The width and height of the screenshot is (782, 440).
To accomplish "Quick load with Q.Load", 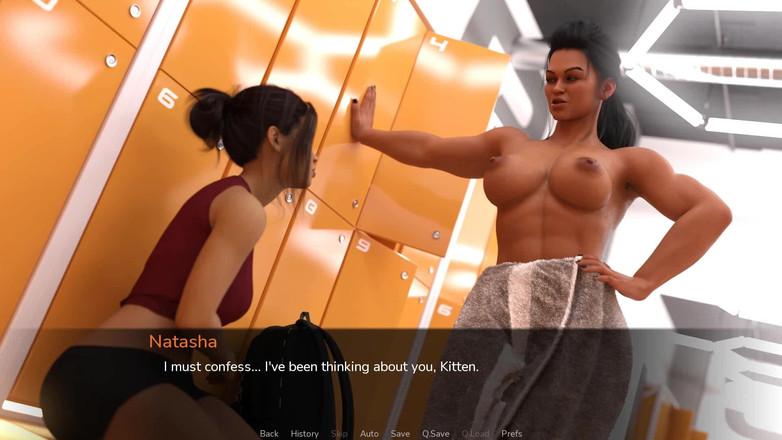I will point(475,434).
